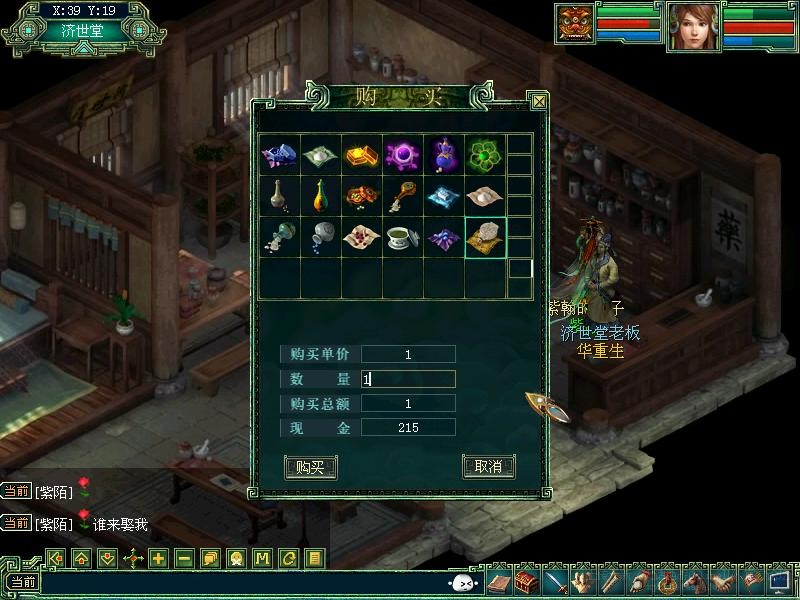Open the sword icon in the bottom bar
Screen dimensions: 800x600
(556, 581)
